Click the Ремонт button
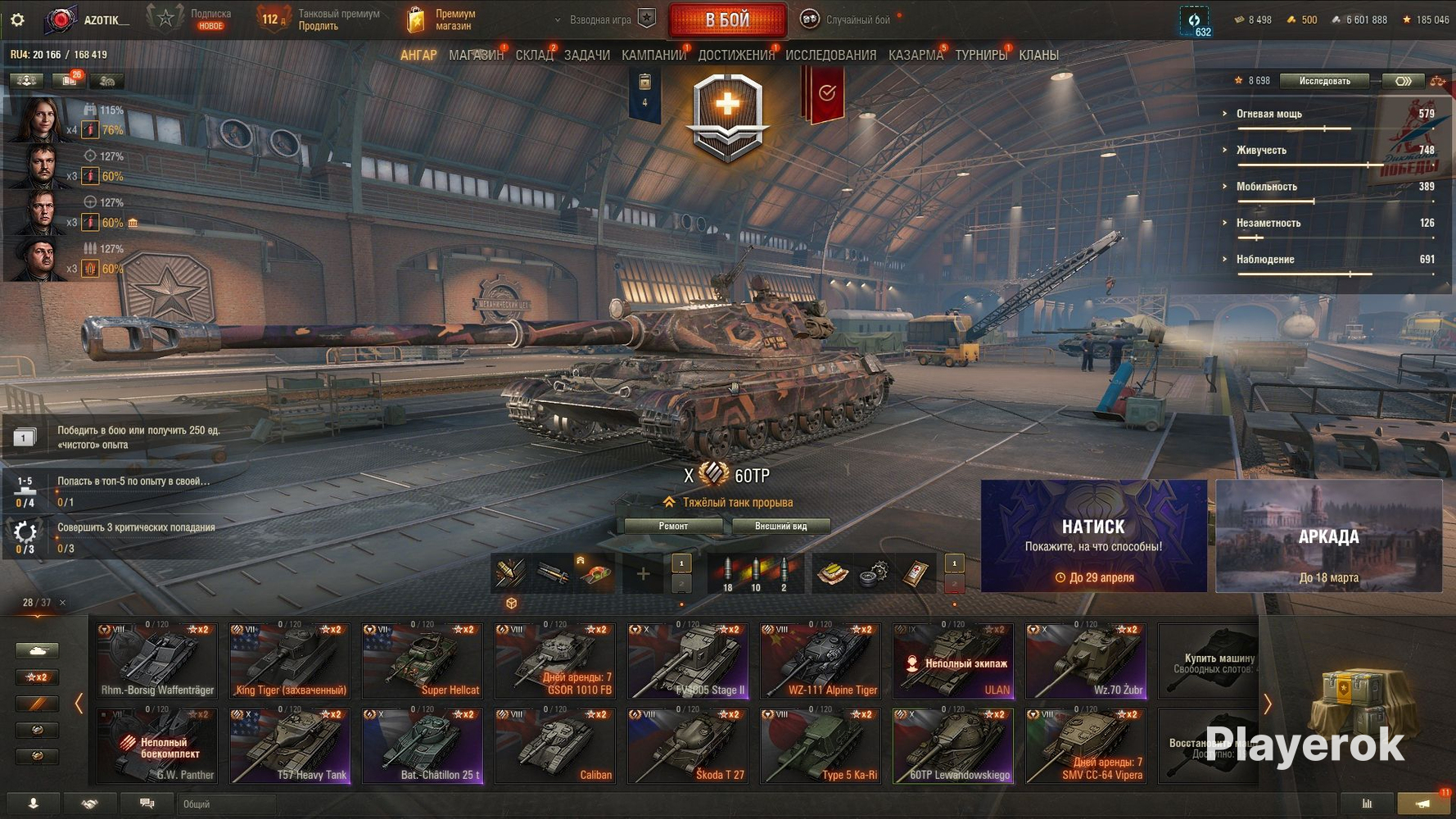Image resolution: width=1456 pixels, height=819 pixels. tap(673, 527)
